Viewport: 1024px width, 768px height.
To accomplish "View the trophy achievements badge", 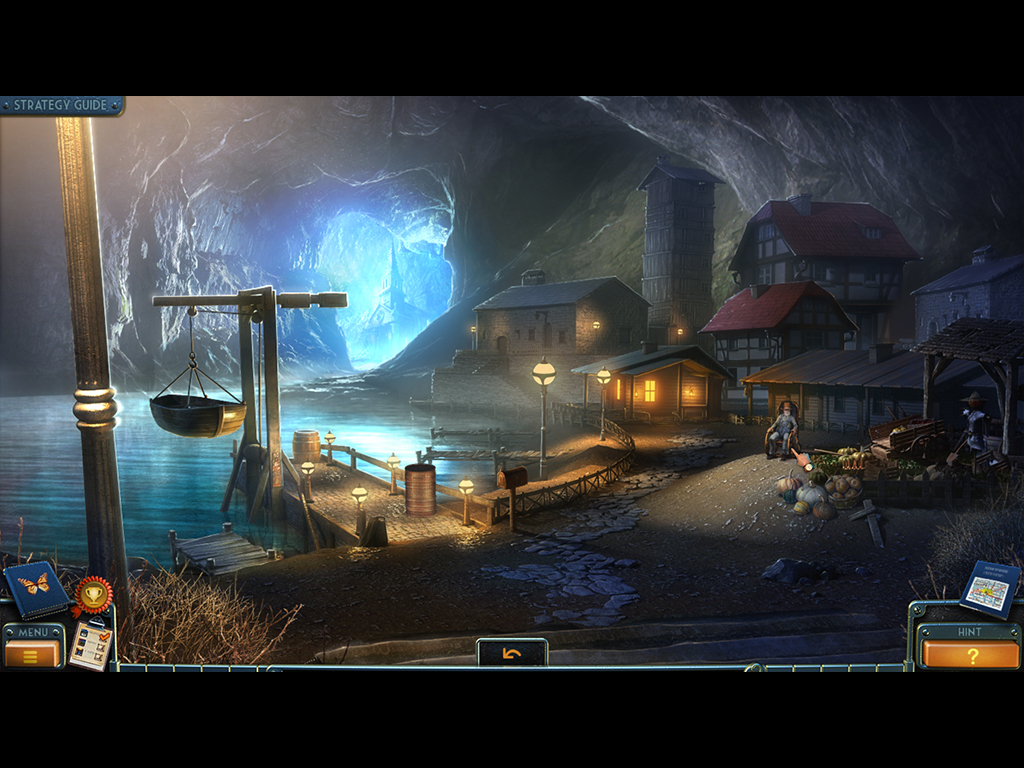I will pyautogui.click(x=93, y=595).
